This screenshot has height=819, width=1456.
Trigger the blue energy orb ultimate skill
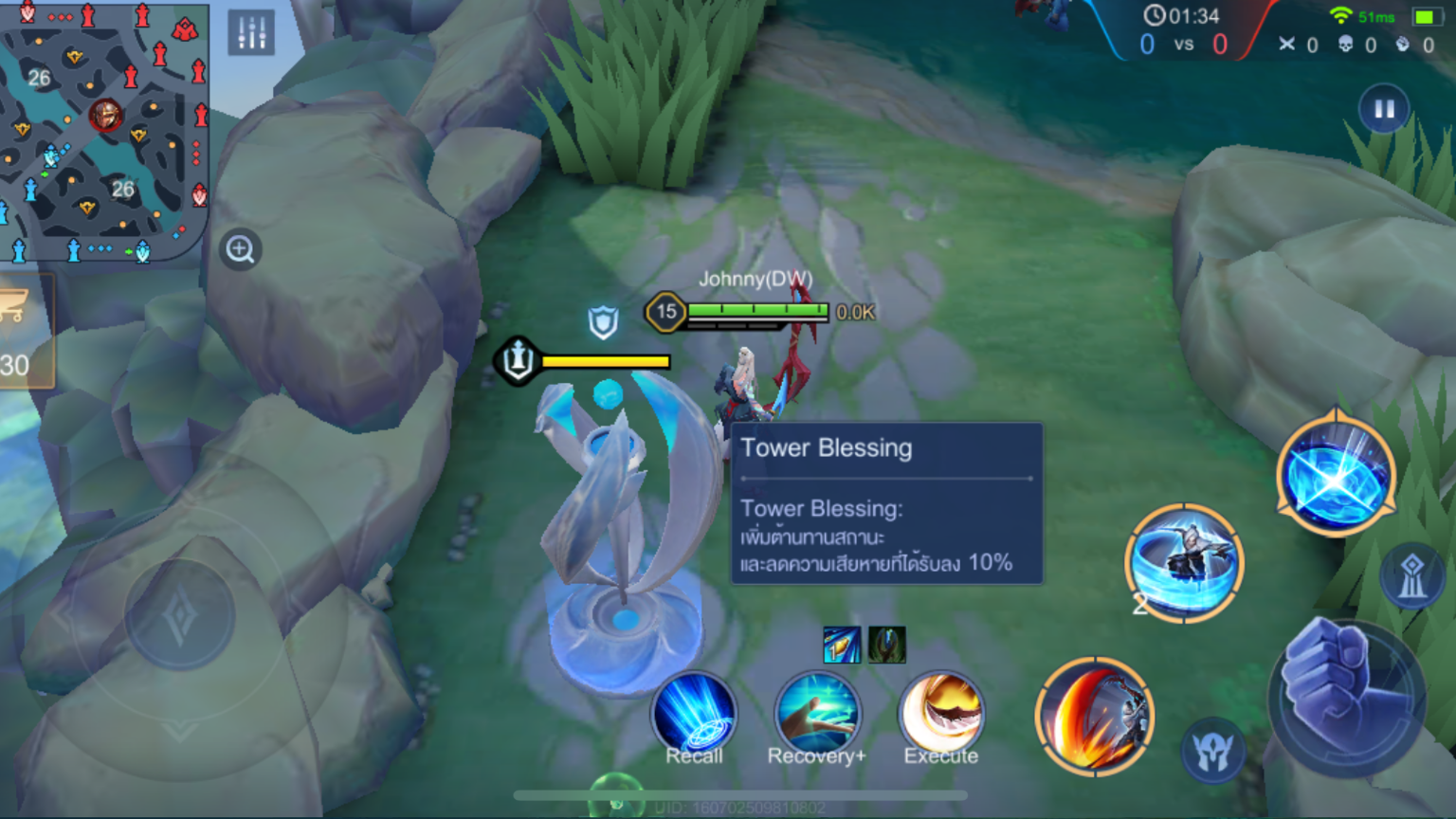tap(1336, 476)
